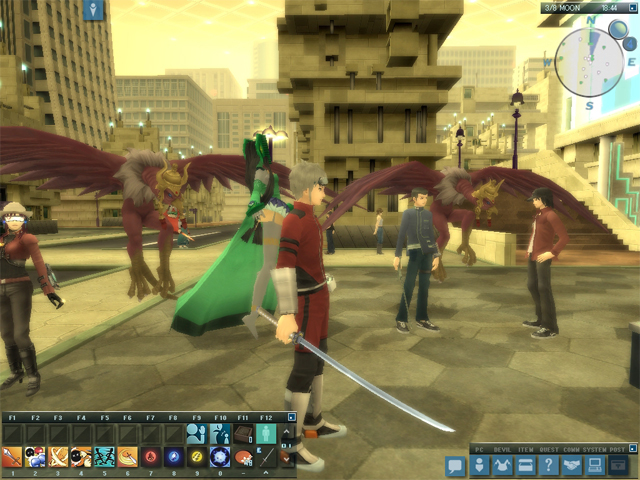Activate the blue snowflake skill in slot 0
Viewport: 640px width, 480px height.
pyautogui.click(x=220, y=457)
